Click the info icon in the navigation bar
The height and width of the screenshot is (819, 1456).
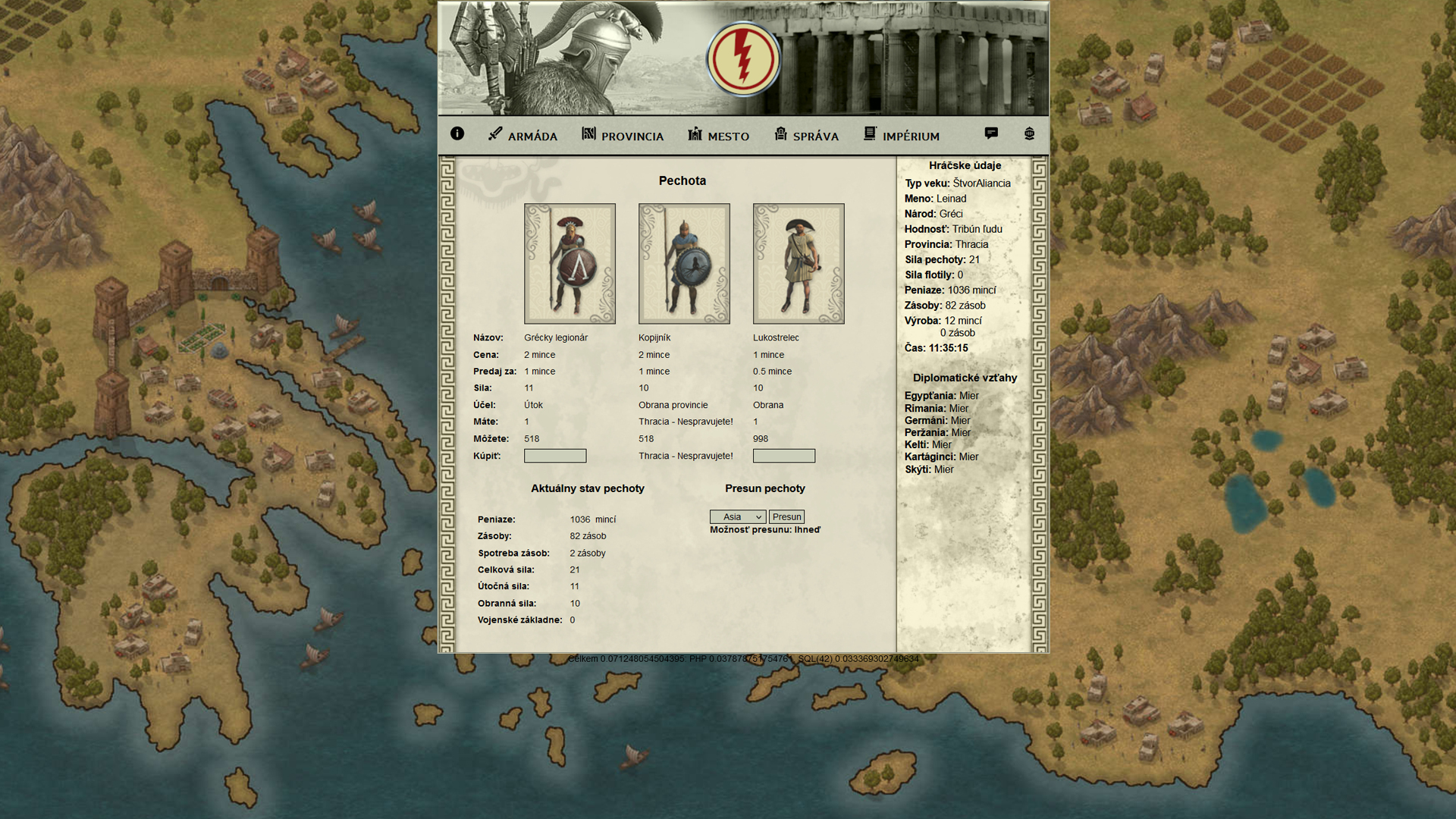[x=457, y=133]
